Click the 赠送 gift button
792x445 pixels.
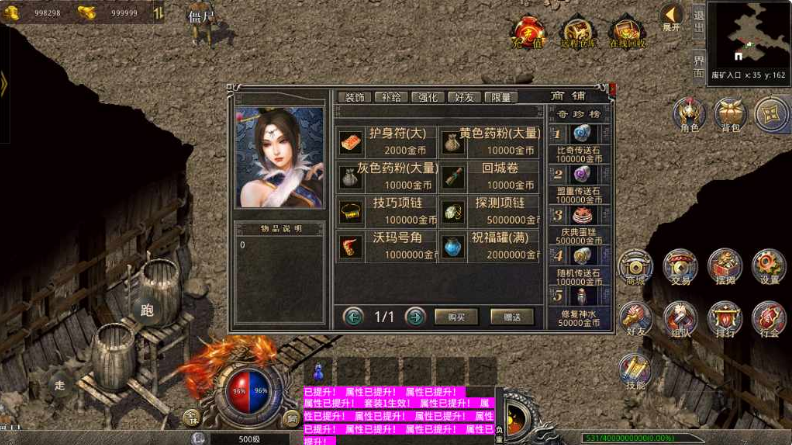pyautogui.click(x=512, y=317)
